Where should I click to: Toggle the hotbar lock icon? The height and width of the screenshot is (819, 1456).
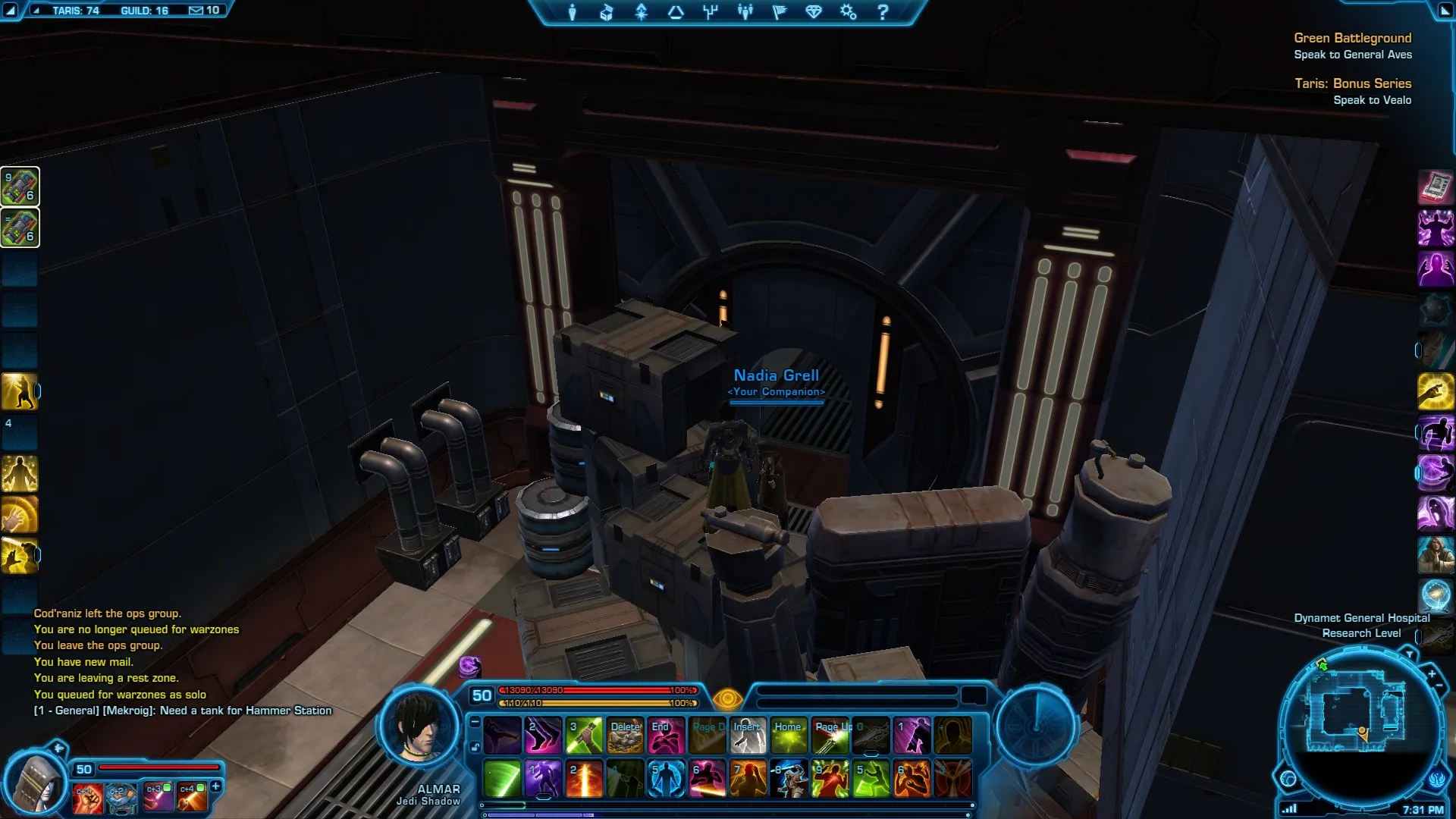tap(475, 748)
